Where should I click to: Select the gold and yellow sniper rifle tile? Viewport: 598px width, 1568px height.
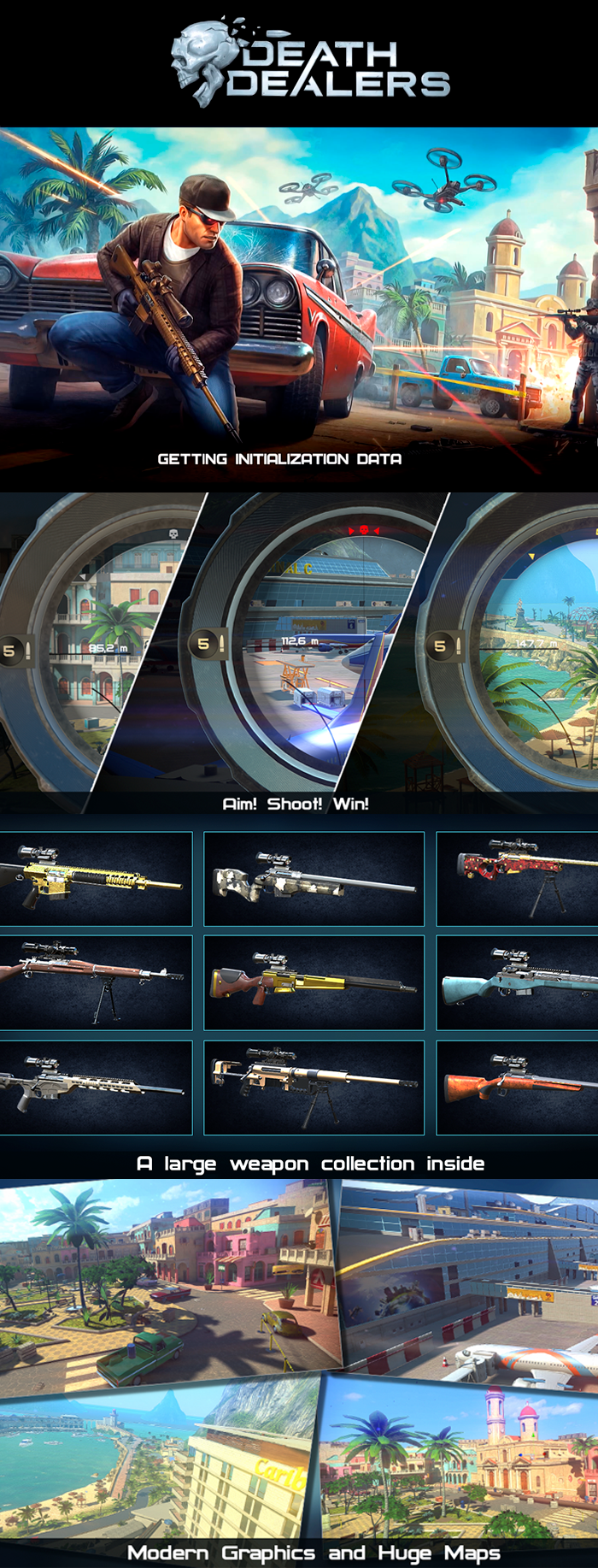96,879
